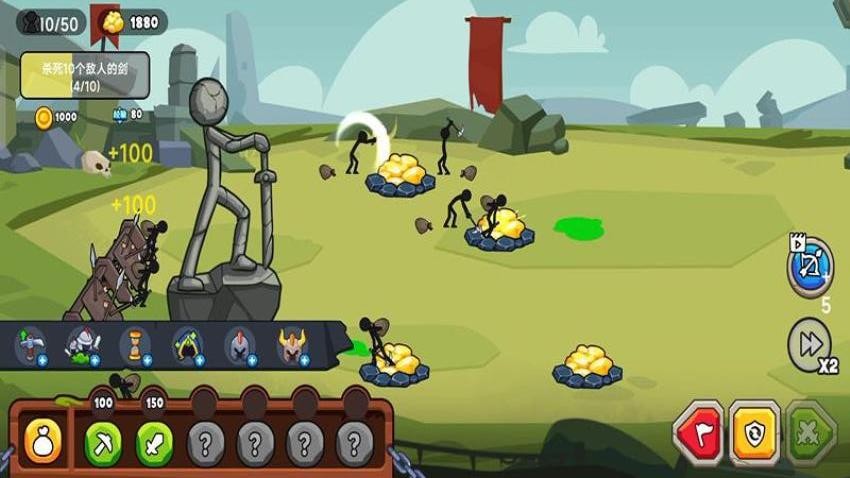
Task: Upgrade the miner pickaxe icon
Action: click(x=30, y=345)
